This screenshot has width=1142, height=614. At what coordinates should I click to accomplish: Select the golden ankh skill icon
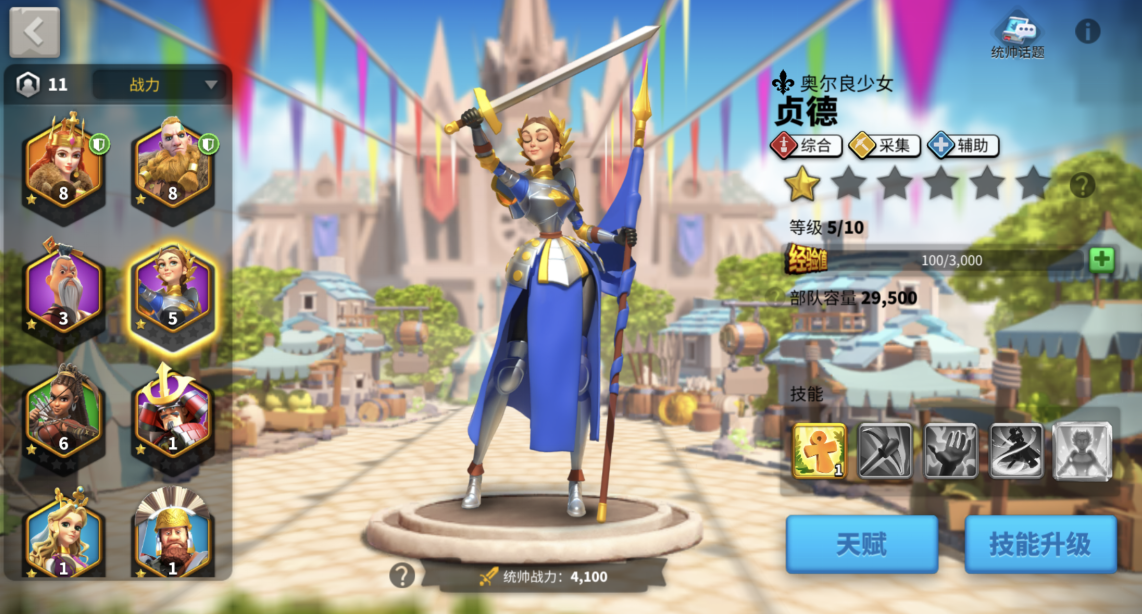819,451
